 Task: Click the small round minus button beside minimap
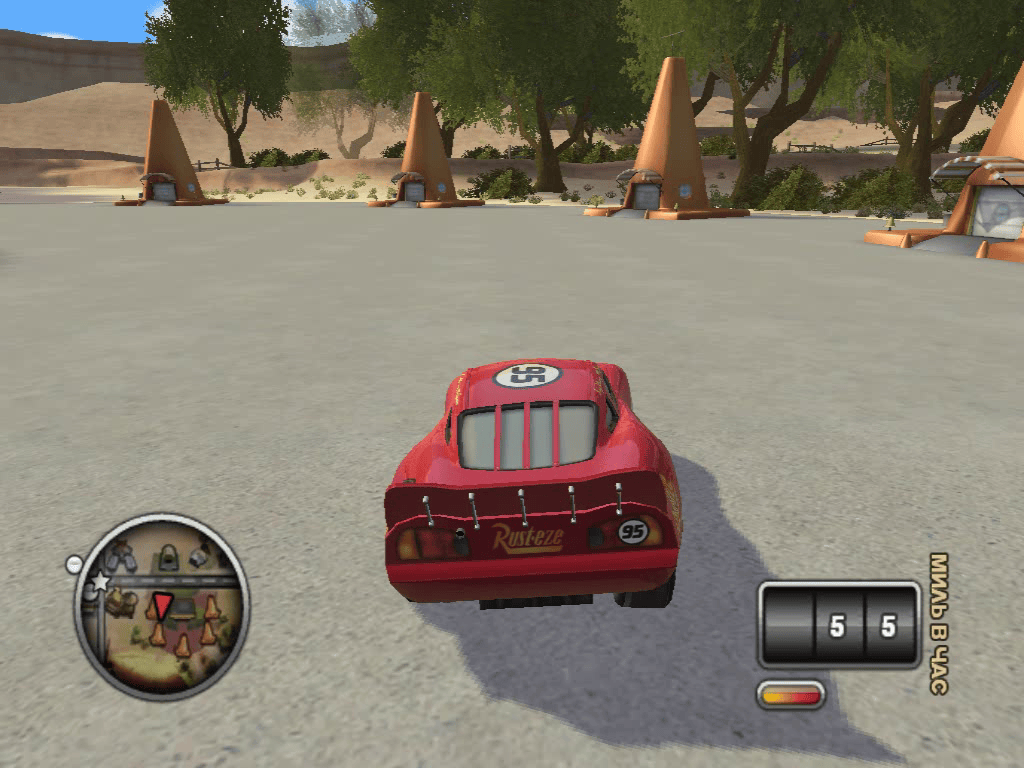73,565
